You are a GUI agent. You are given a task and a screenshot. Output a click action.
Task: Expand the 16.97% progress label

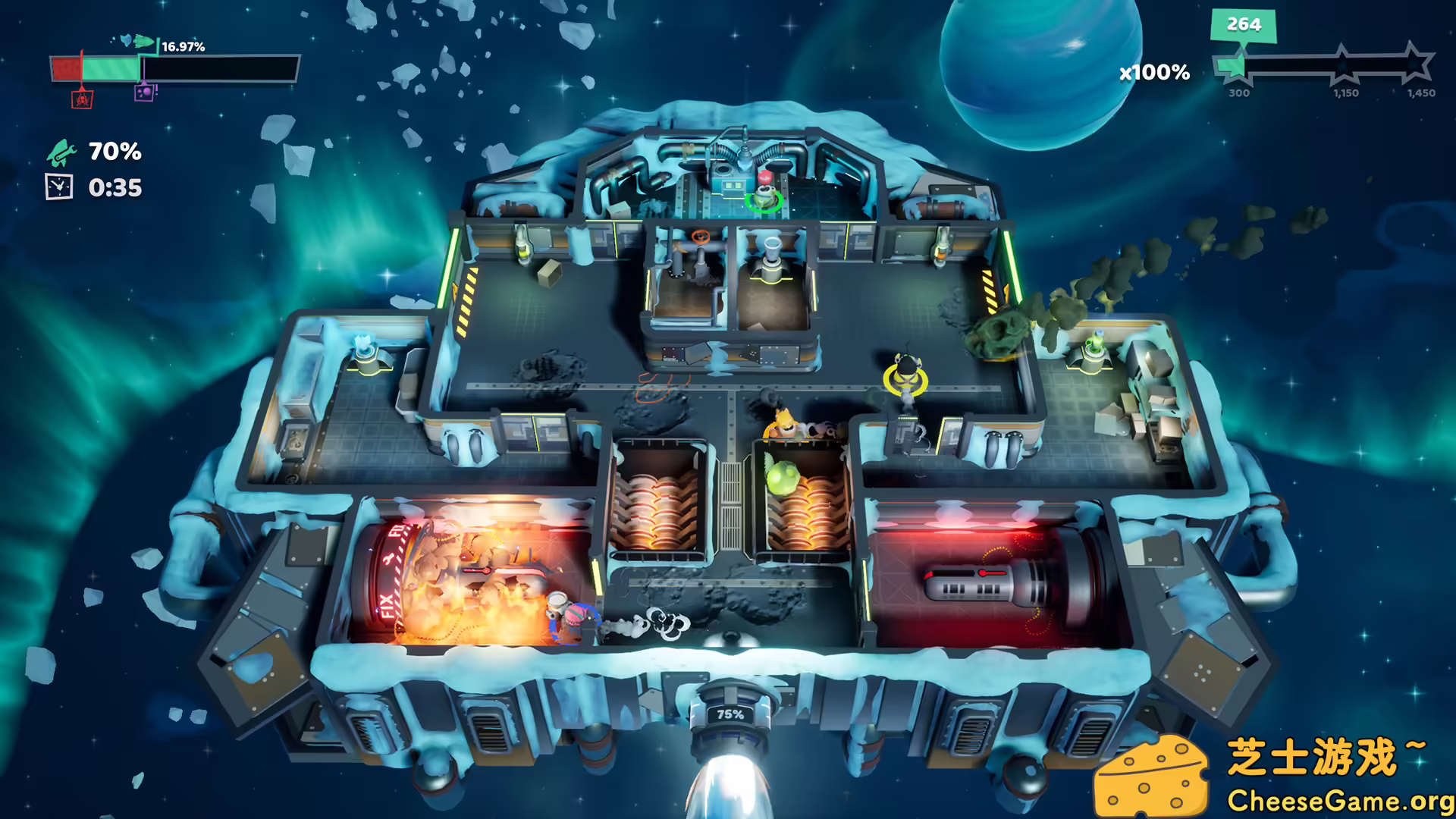pyautogui.click(x=182, y=48)
